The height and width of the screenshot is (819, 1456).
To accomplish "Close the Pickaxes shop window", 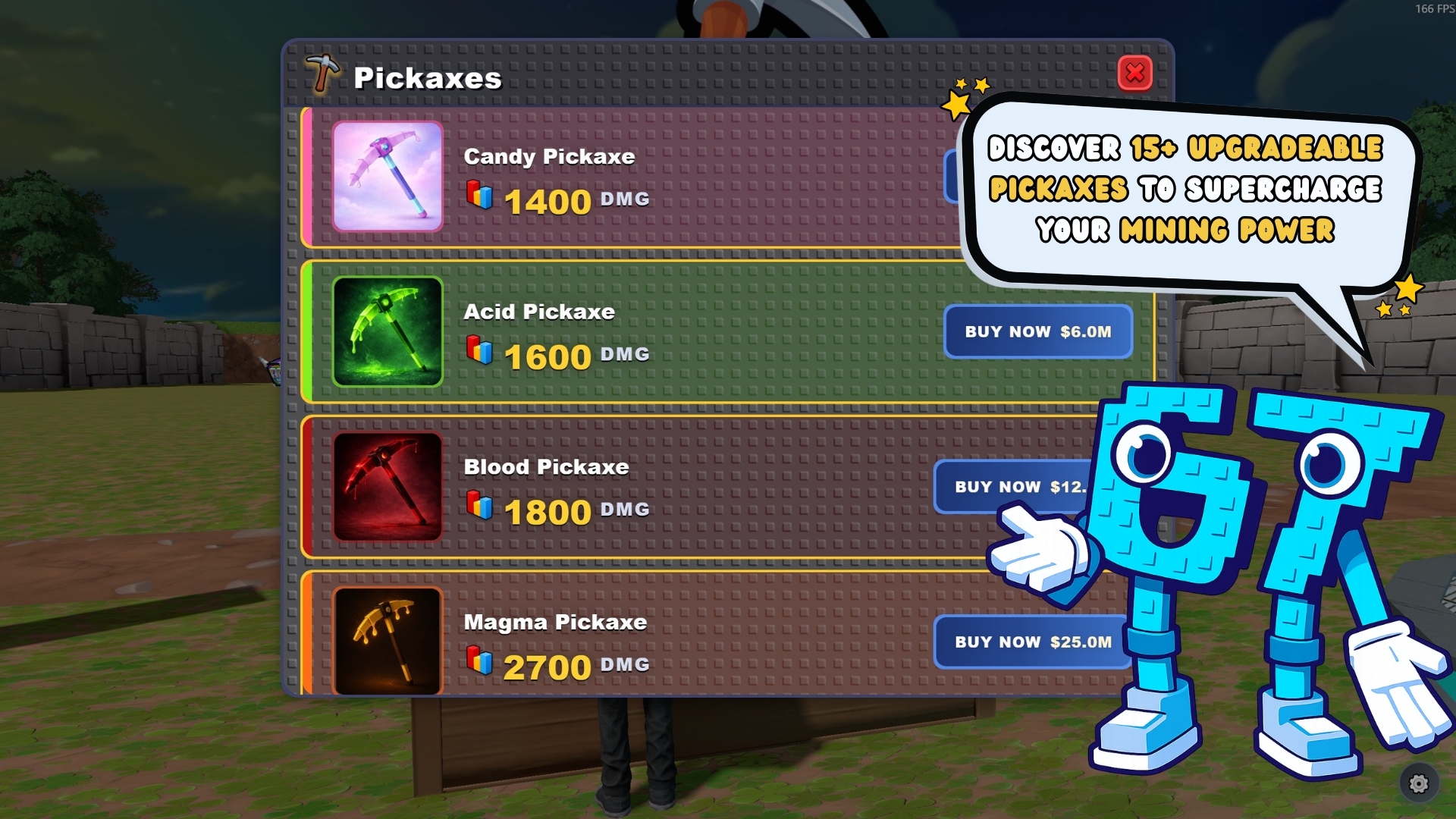I will pyautogui.click(x=1134, y=74).
